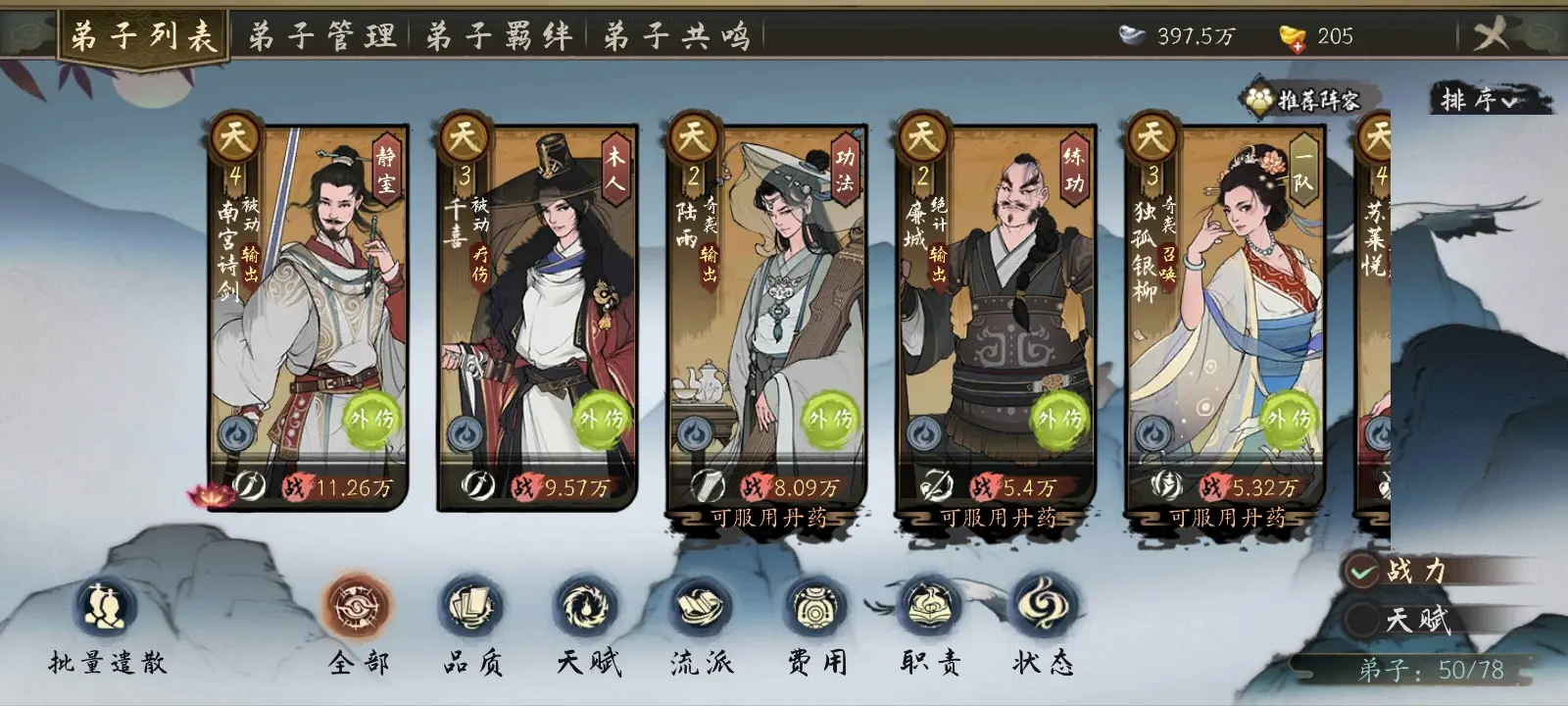The width and height of the screenshot is (1568, 706).
Task: Switch to the 弟子列表 tab
Action: [143, 37]
